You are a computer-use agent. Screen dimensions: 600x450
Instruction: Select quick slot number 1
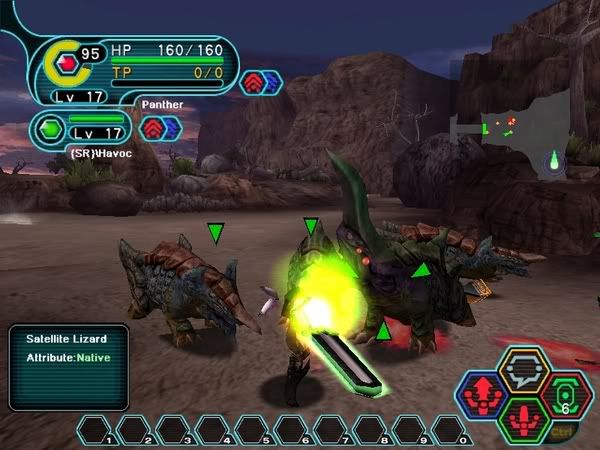click(95, 431)
